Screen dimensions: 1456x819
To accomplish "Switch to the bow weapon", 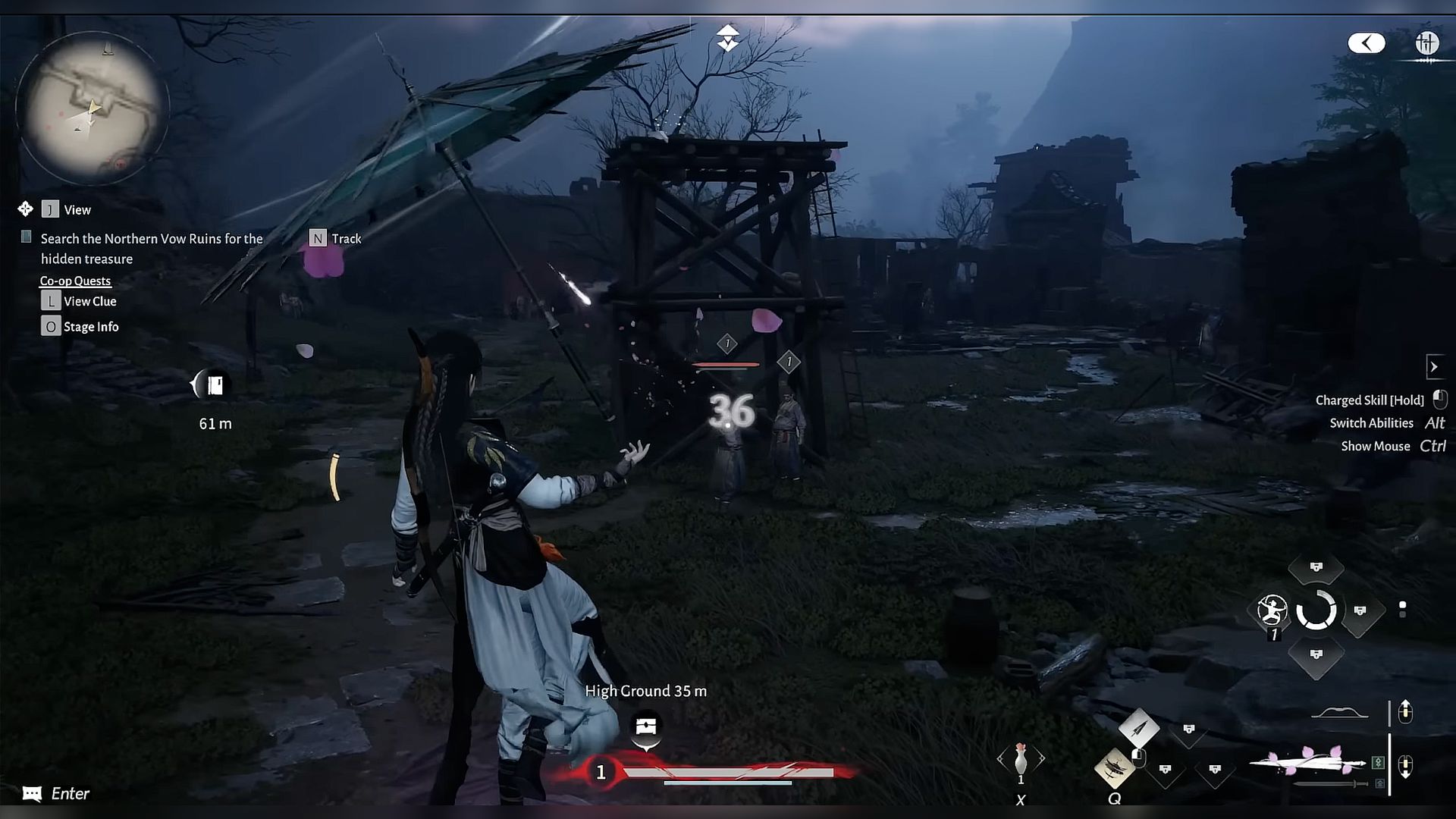I will [x=1340, y=713].
